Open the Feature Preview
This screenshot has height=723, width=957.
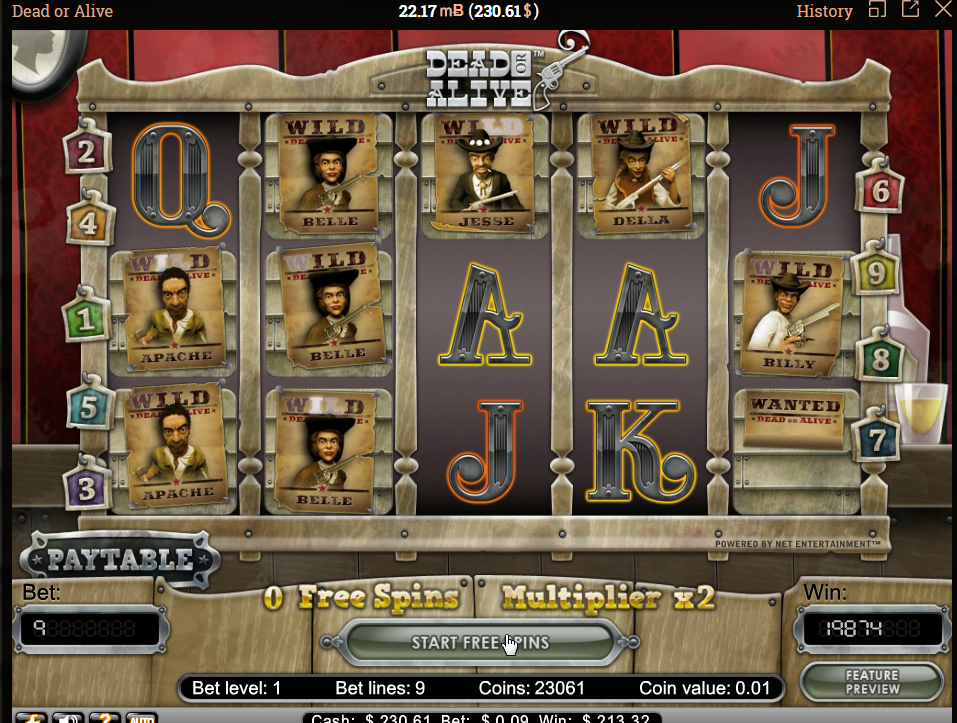click(871, 682)
